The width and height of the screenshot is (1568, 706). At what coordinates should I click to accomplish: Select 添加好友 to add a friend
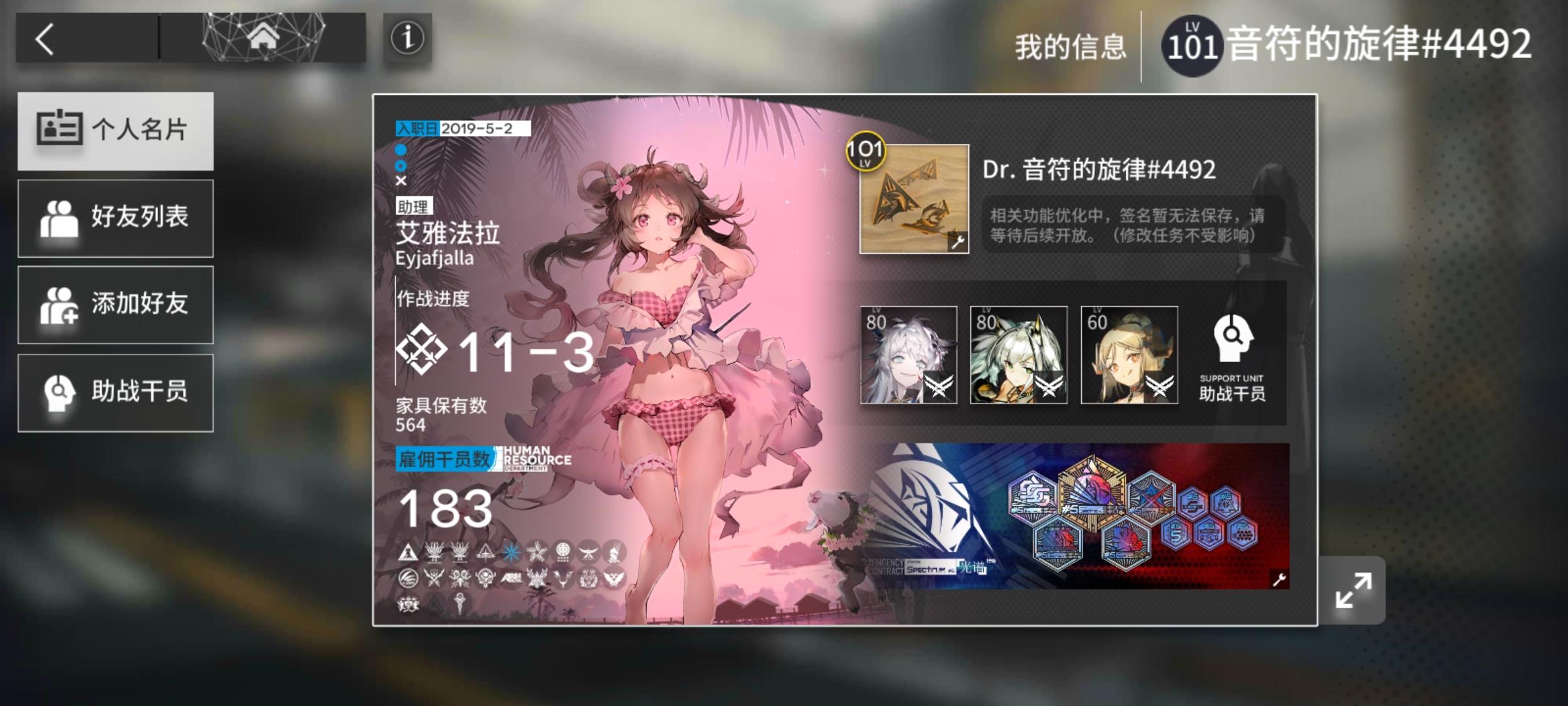coord(116,305)
